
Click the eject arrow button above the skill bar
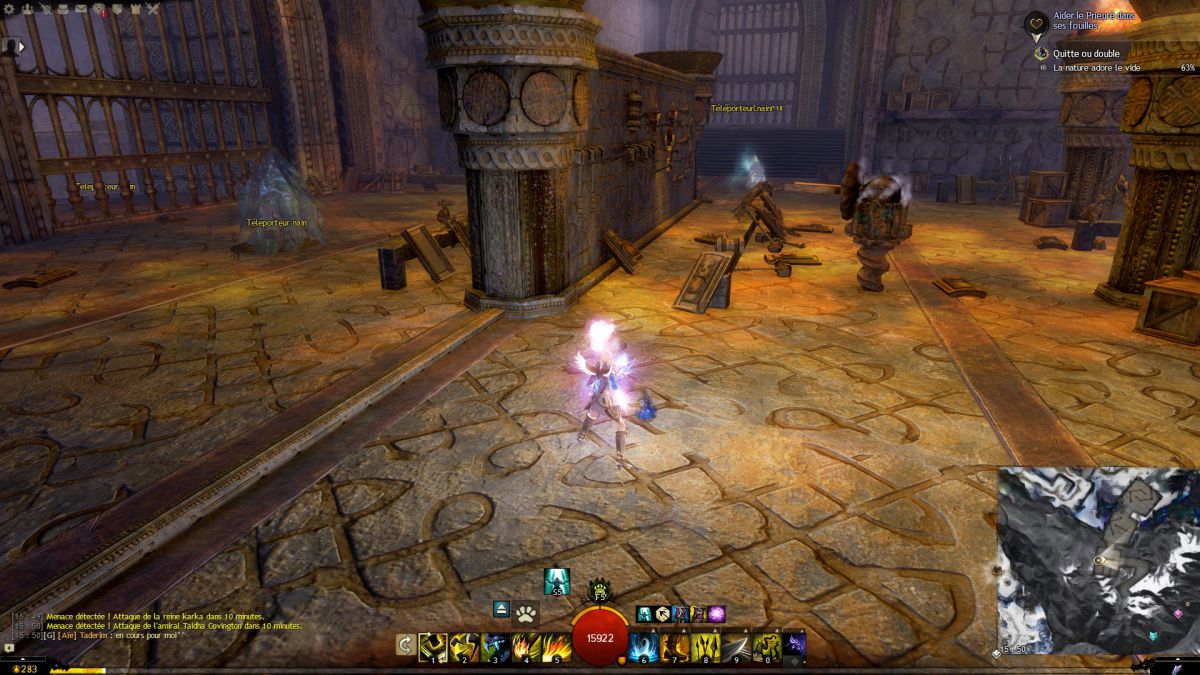(x=502, y=609)
